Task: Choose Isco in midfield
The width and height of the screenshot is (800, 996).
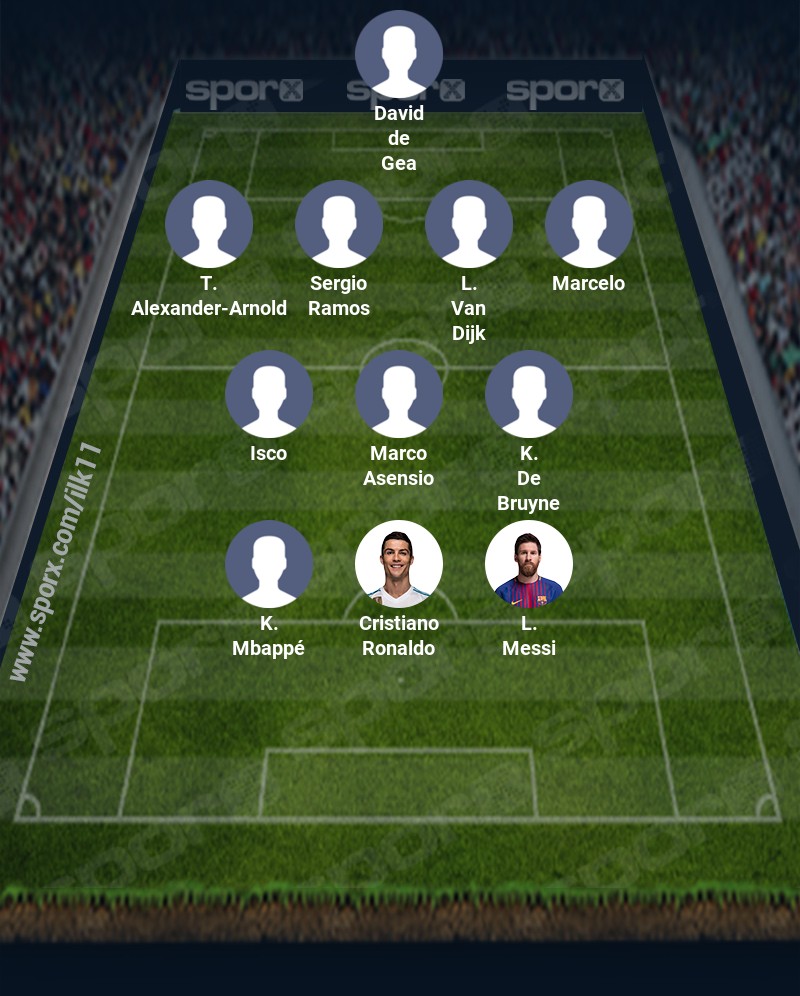Action: coord(269,394)
